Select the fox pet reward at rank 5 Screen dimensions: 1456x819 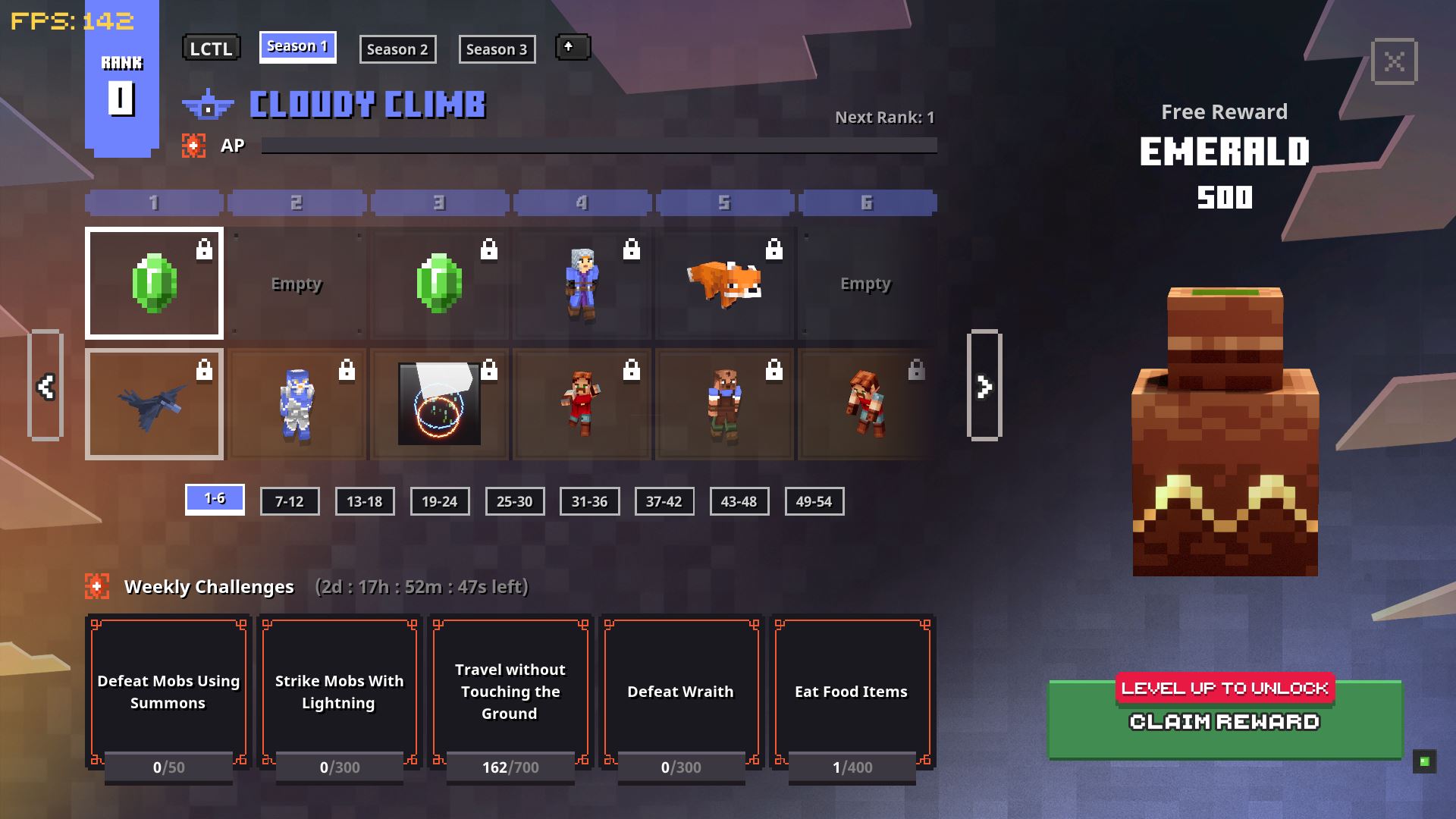(725, 283)
